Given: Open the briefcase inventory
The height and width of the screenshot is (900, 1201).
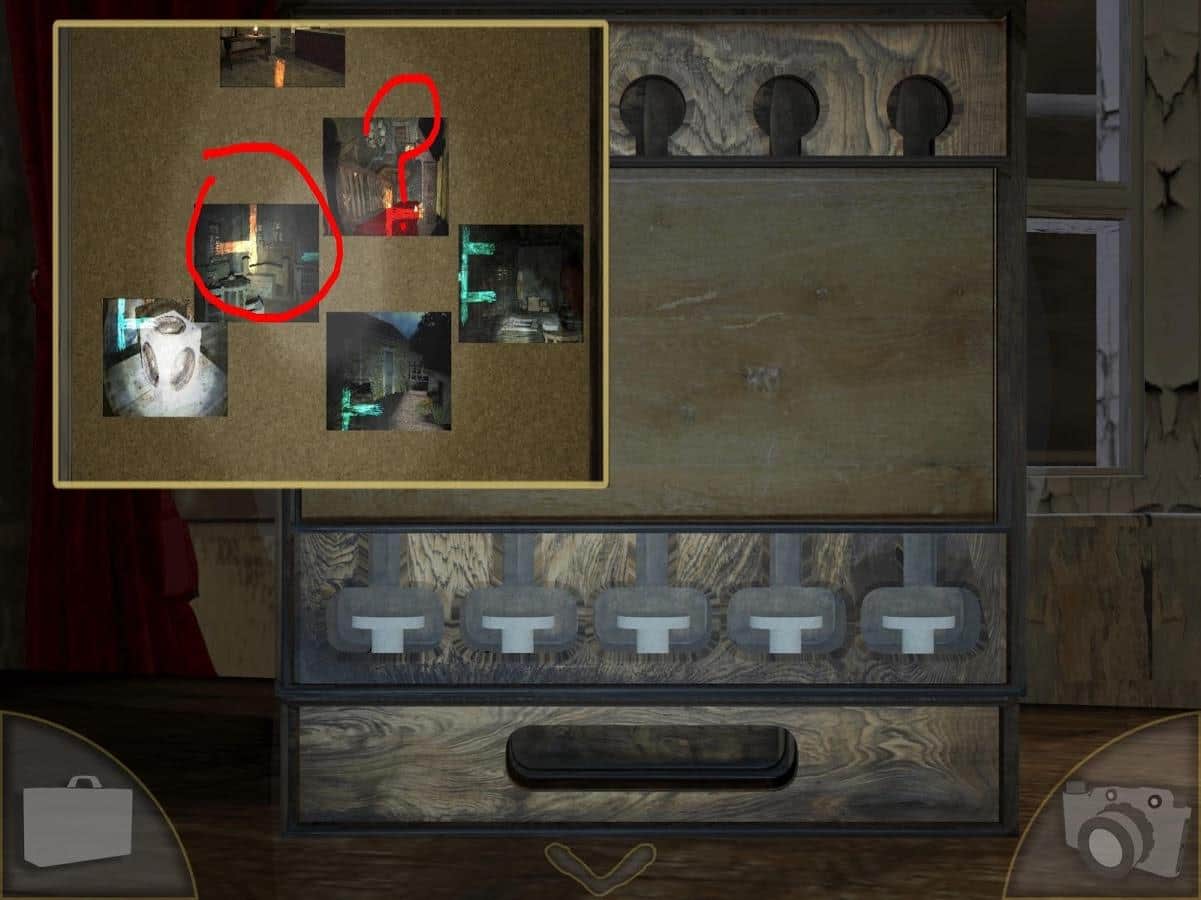Looking at the screenshot, I should [78, 820].
